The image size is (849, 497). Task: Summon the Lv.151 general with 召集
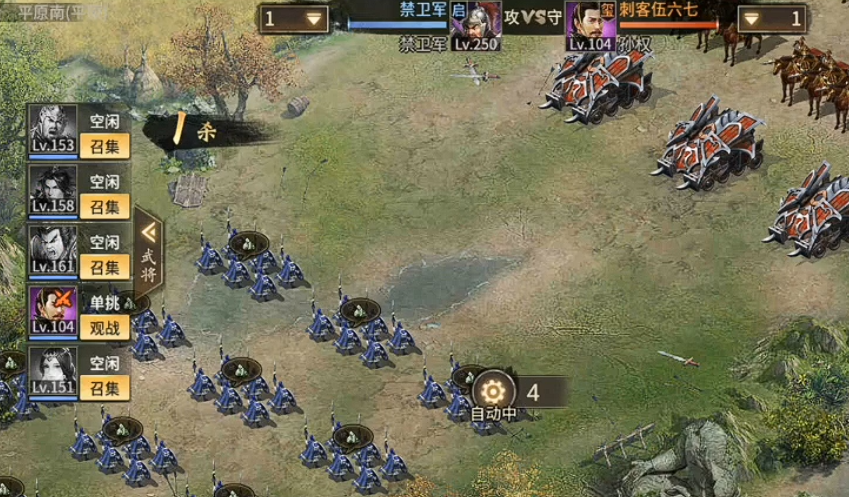[x=104, y=386]
